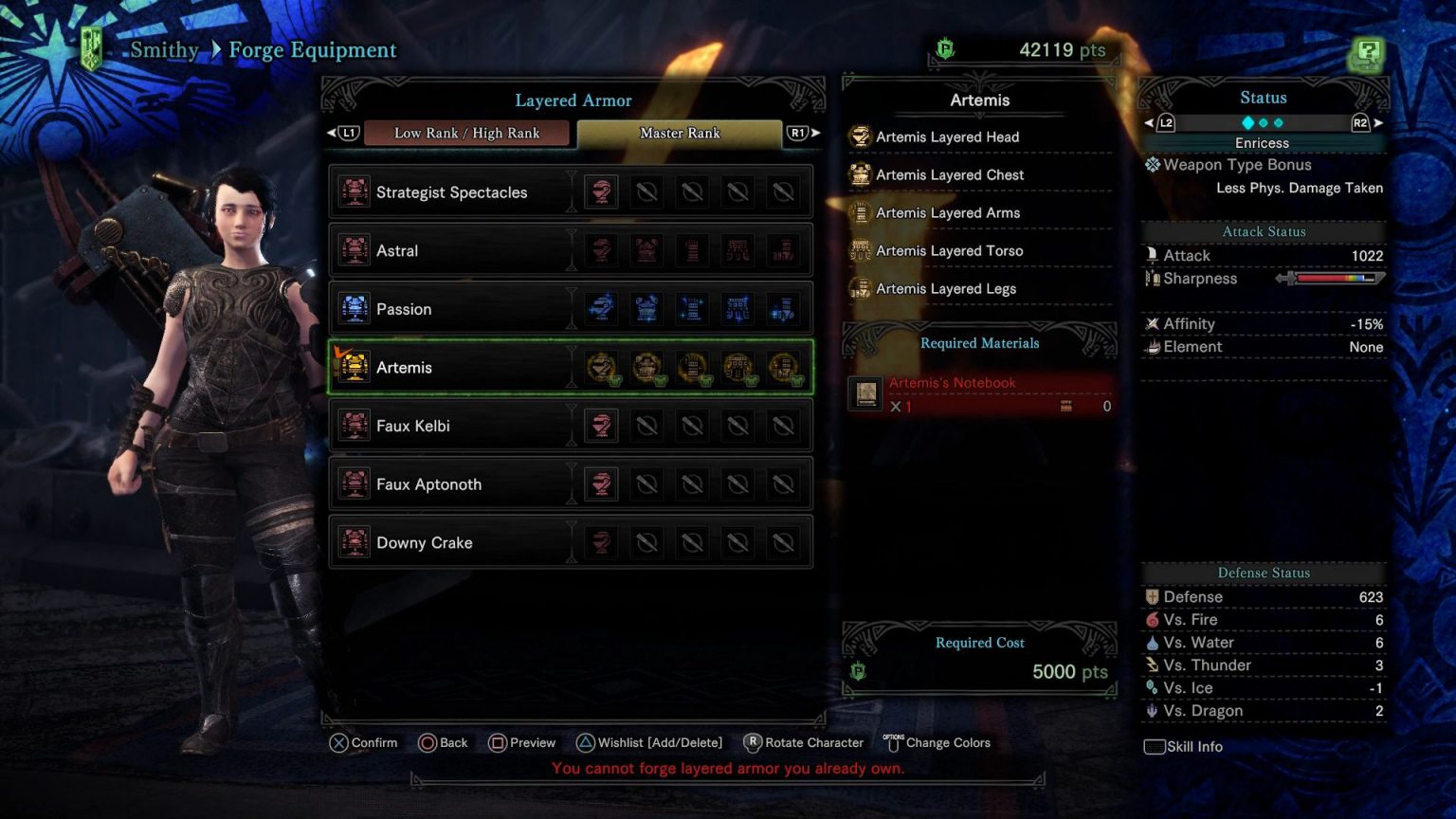
Task: Select the Artemis Layered Arms icon
Action: coord(861,212)
